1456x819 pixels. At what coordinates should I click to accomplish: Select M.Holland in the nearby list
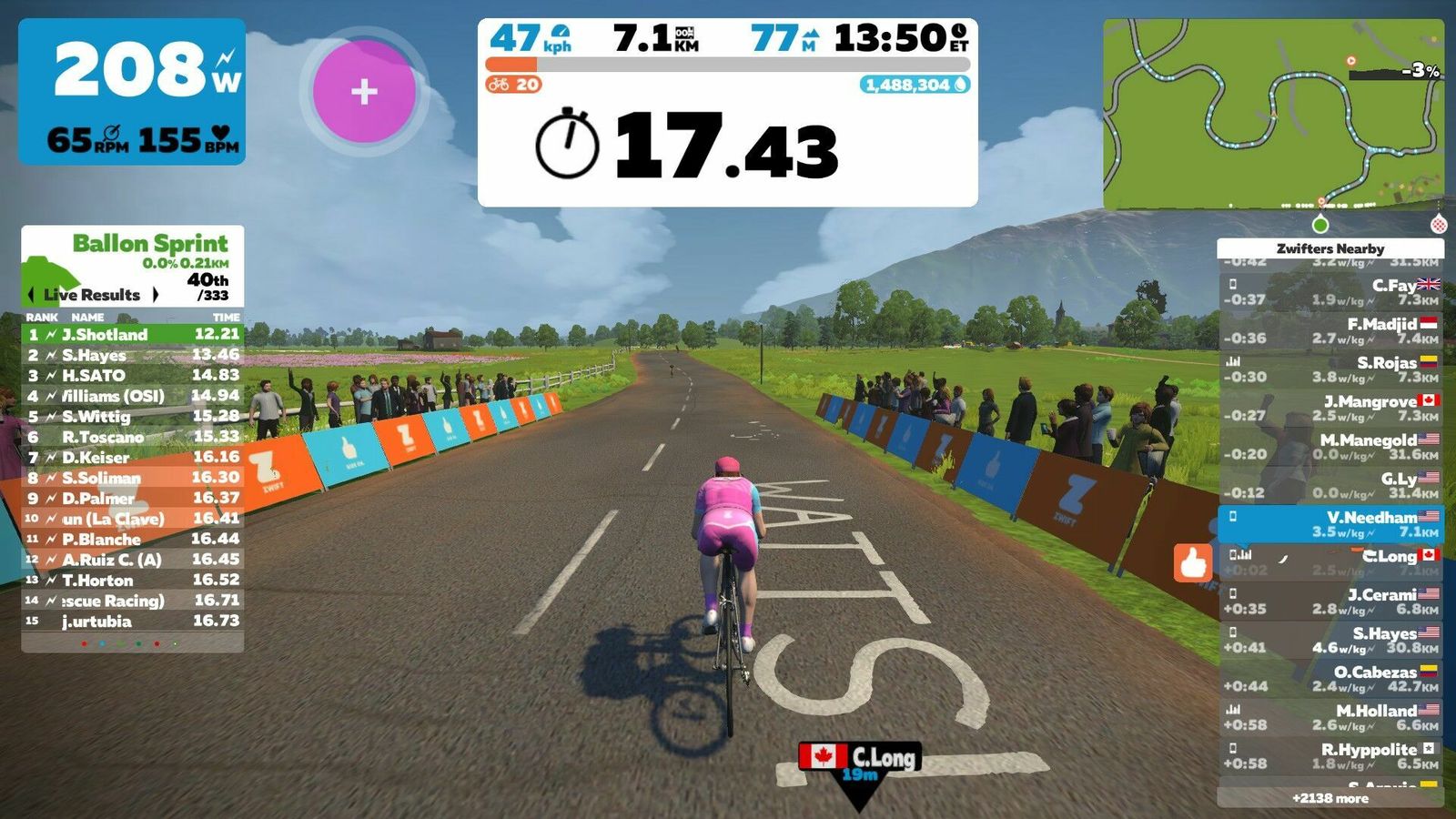[1330, 717]
